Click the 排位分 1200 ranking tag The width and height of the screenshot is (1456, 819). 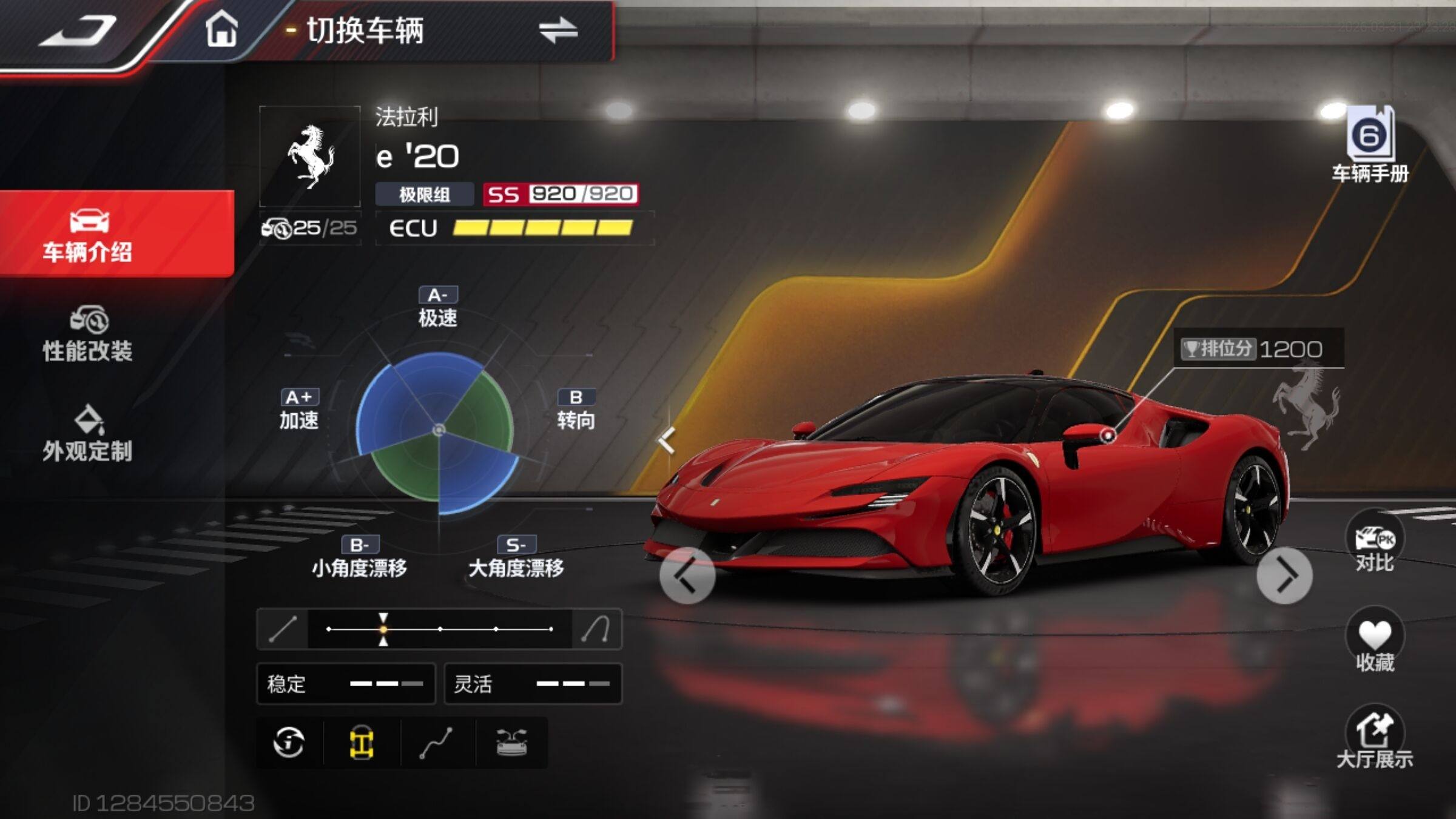click(1258, 349)
